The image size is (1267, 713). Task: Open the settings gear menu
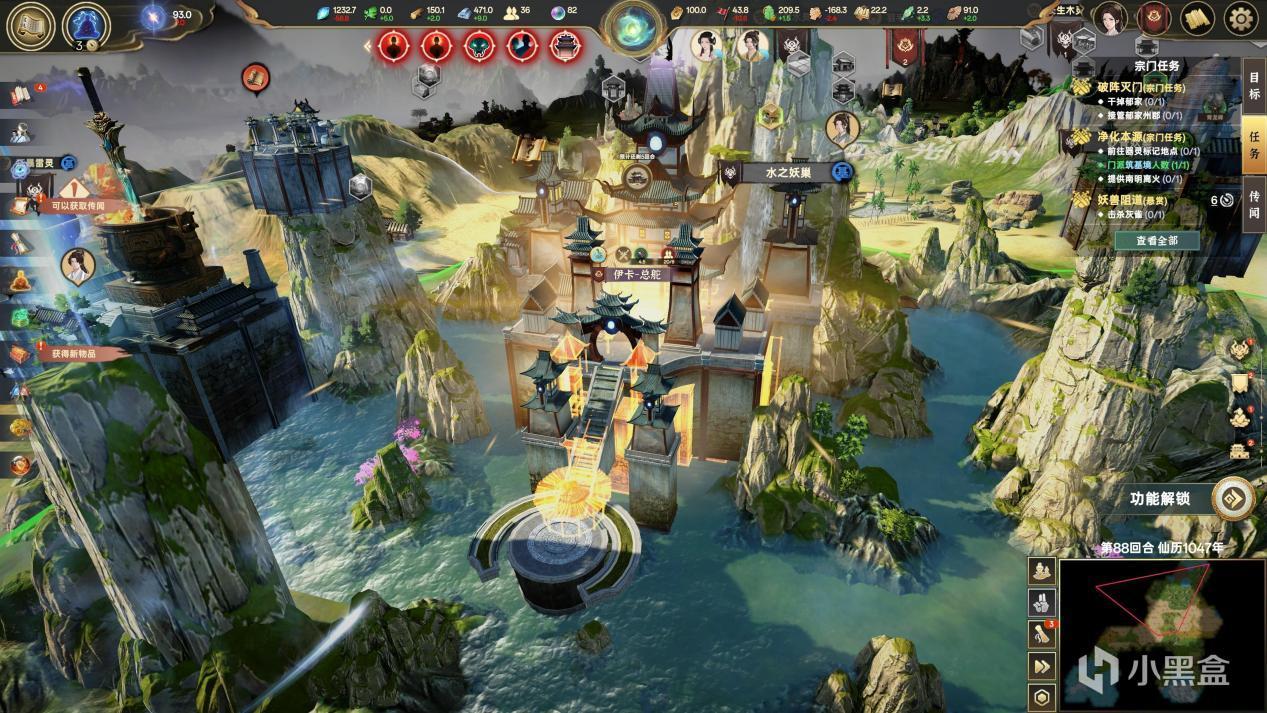1241,19
